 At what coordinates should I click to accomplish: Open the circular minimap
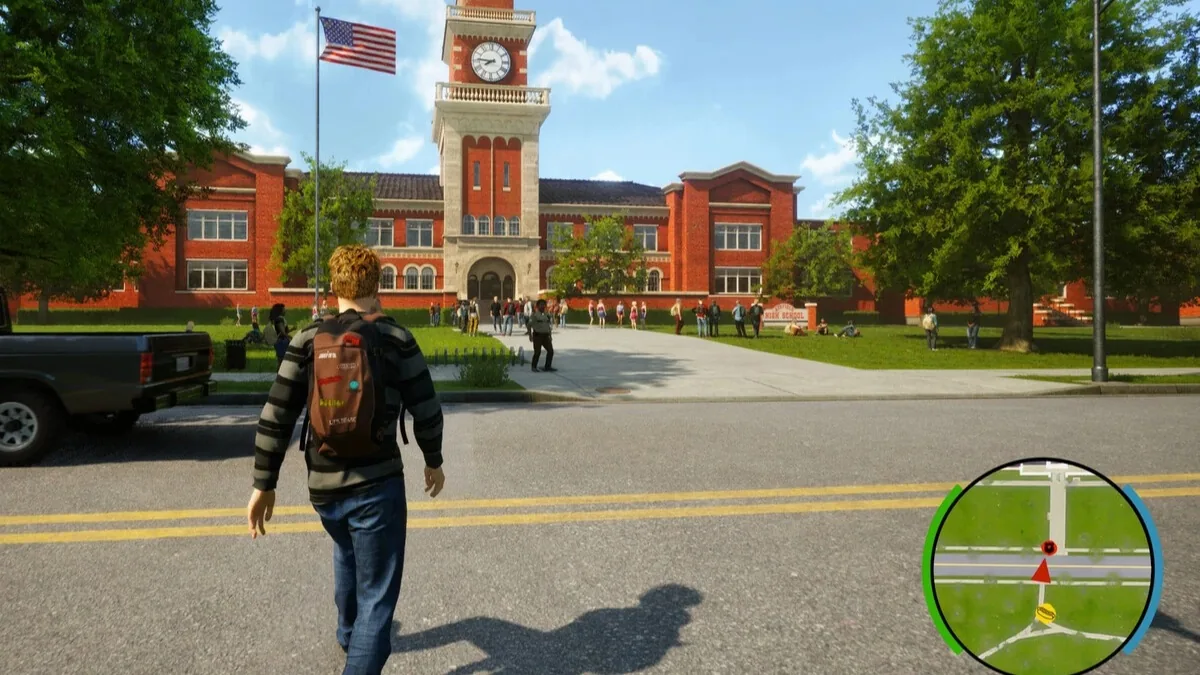point(1041,567)
